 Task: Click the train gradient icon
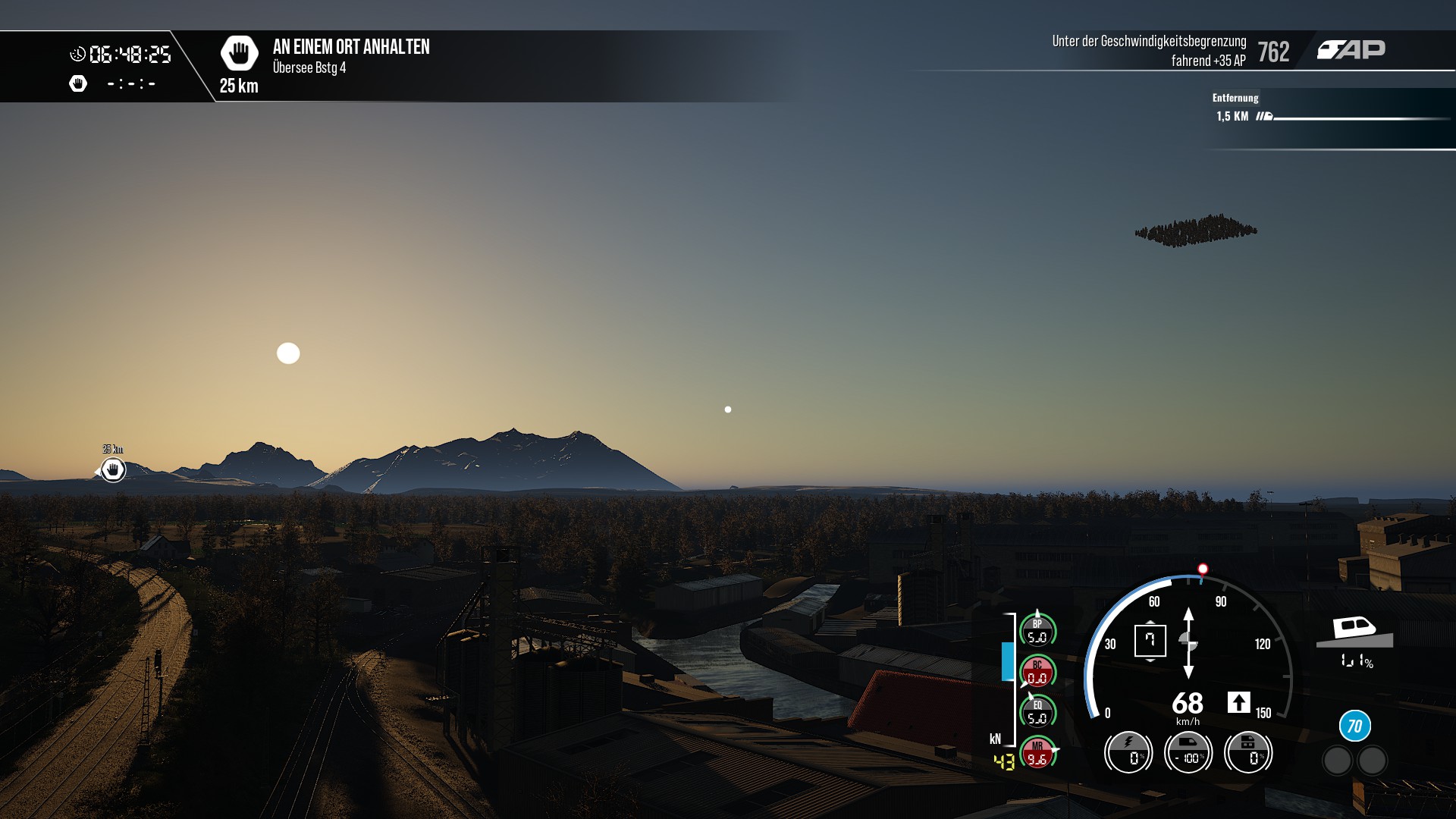click(x=1354, y=632)
